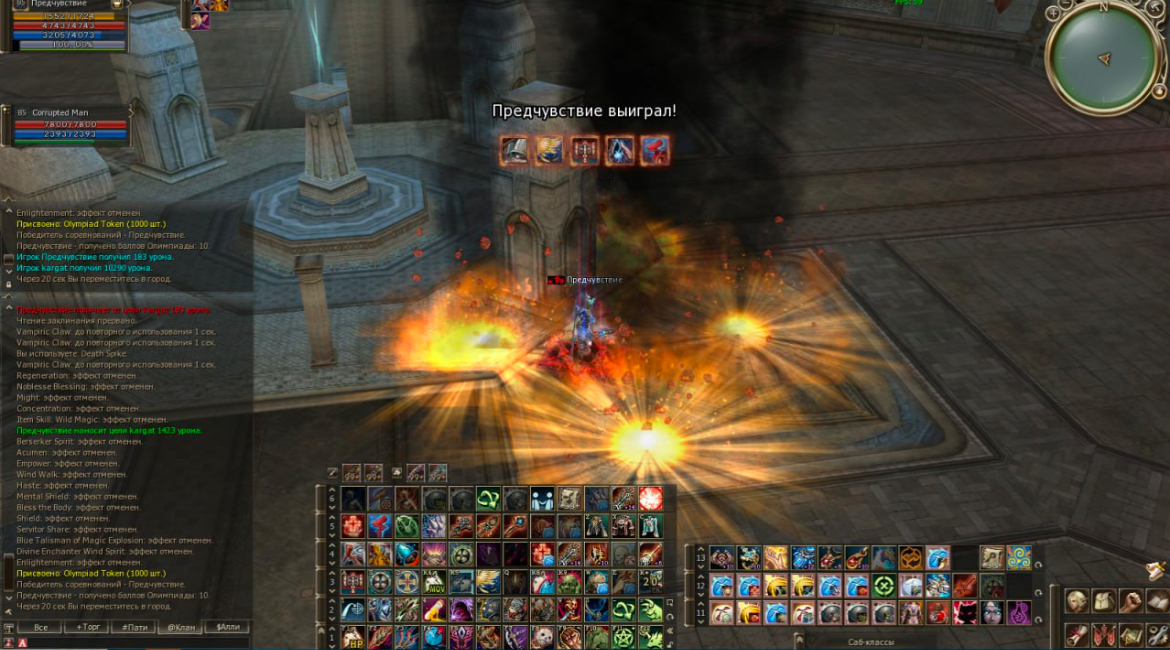The height and width of the screenshot is (650, 1170).
Task: Use the blue spiral triskelion skill slot
Action: [x=1019, y=558]
